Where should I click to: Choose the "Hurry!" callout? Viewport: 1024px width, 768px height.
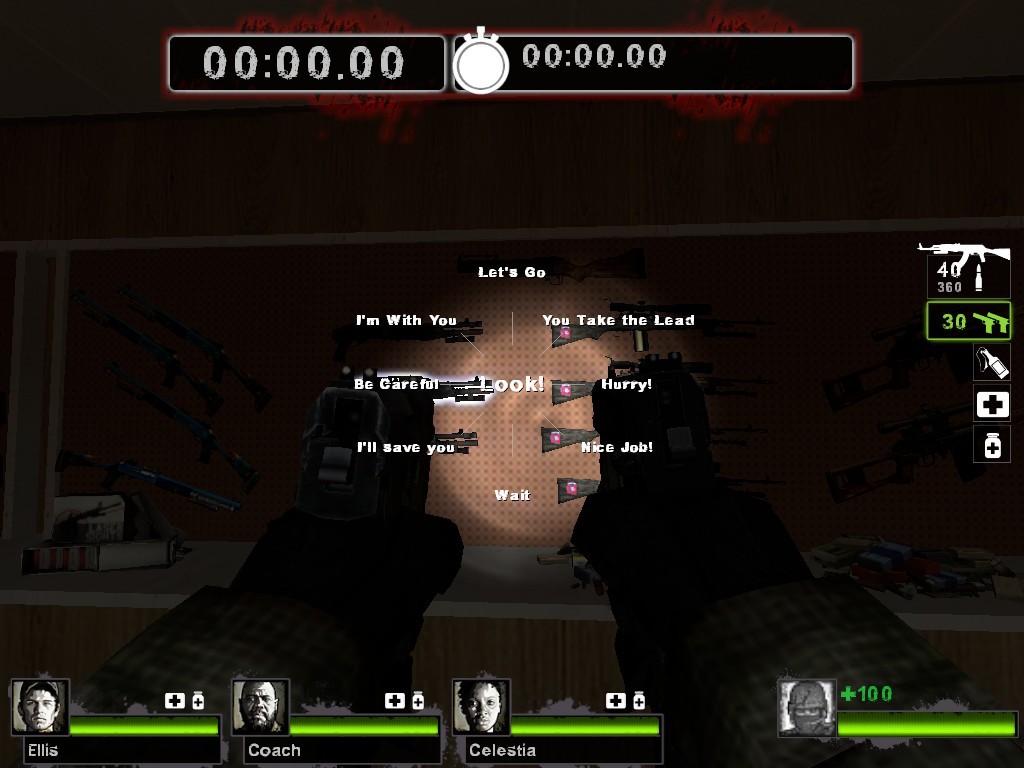pyautogui.click(x=626, y=384)
